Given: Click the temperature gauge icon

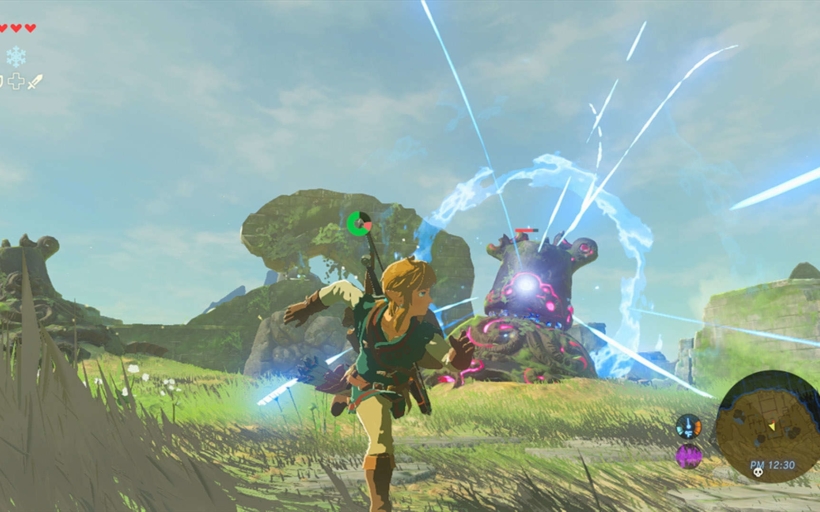Looking at the screenshot, I should coord(688,426).
